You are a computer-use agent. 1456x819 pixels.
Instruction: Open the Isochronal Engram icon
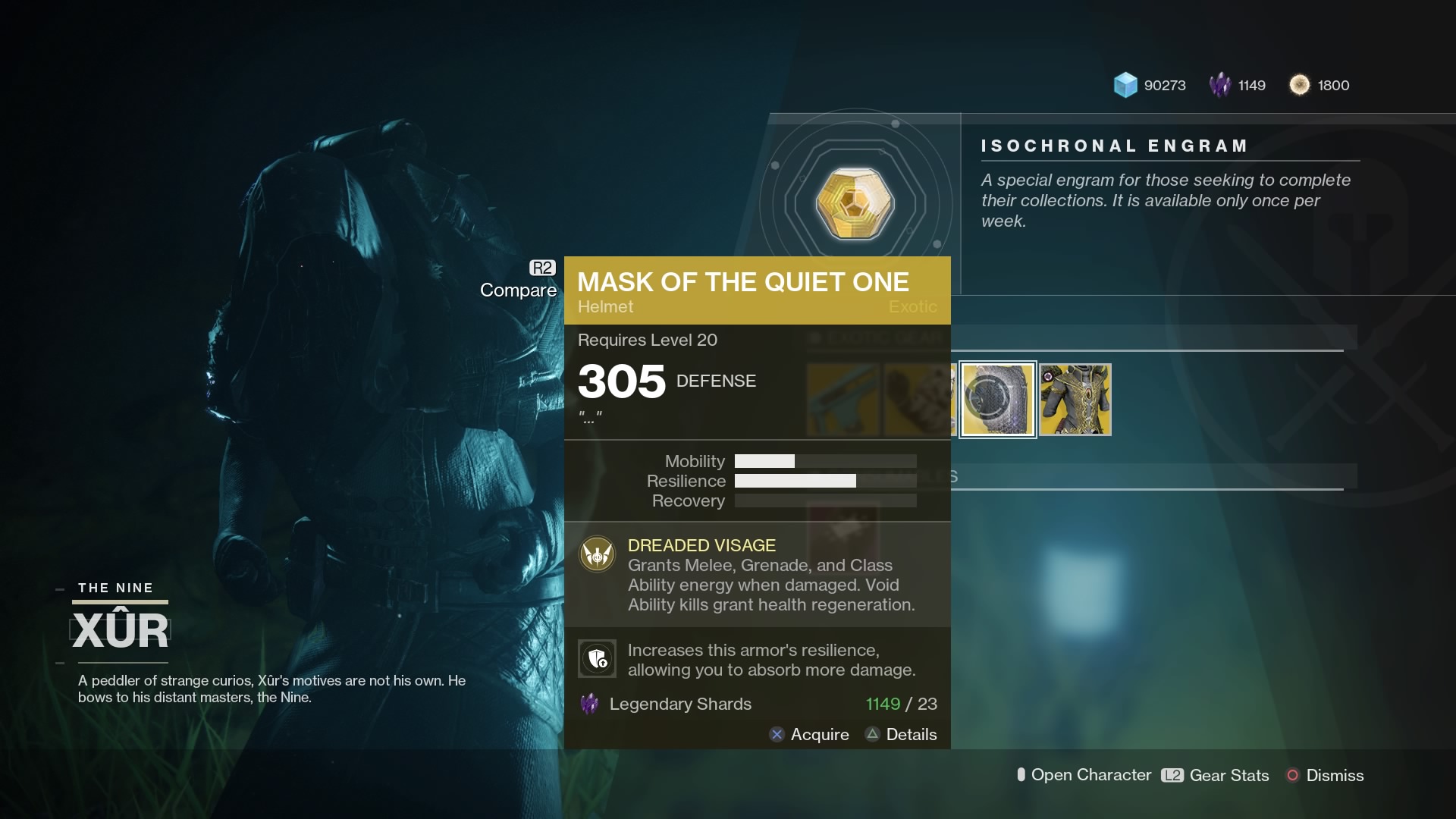(855, 203)
